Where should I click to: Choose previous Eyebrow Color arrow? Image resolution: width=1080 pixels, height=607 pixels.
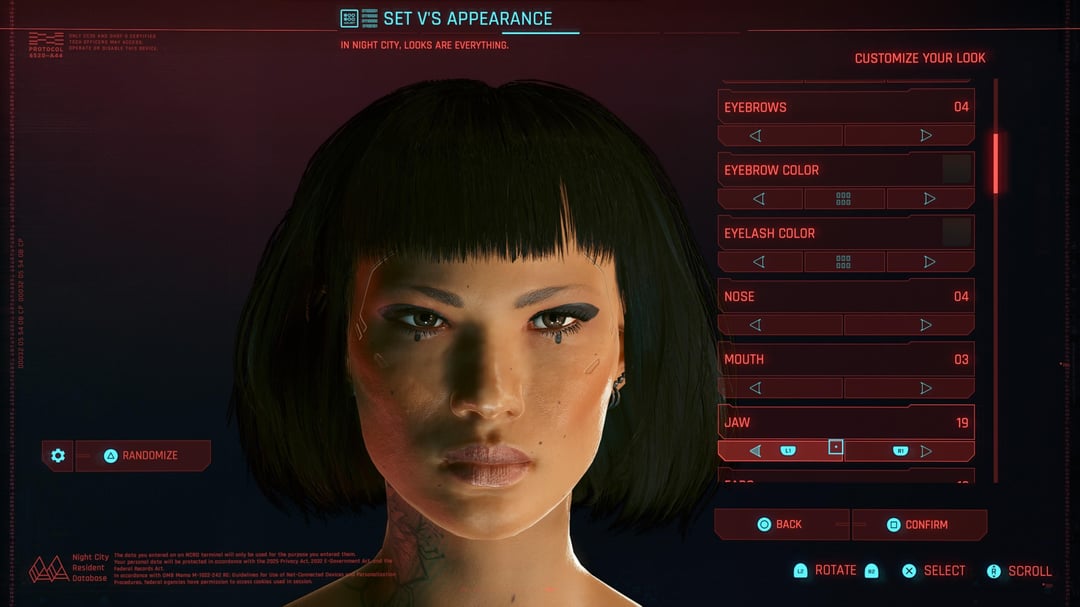(759, 198)
